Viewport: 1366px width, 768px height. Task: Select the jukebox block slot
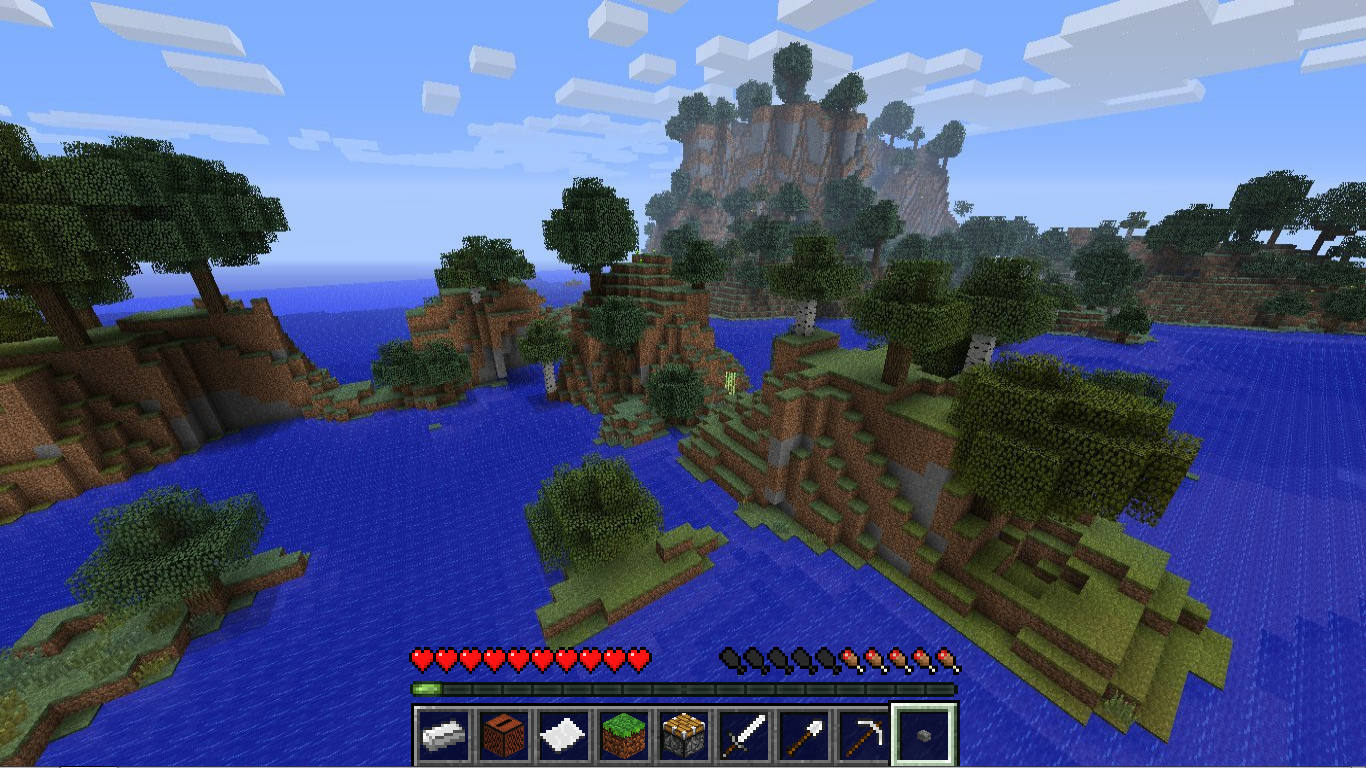[504, 736]
